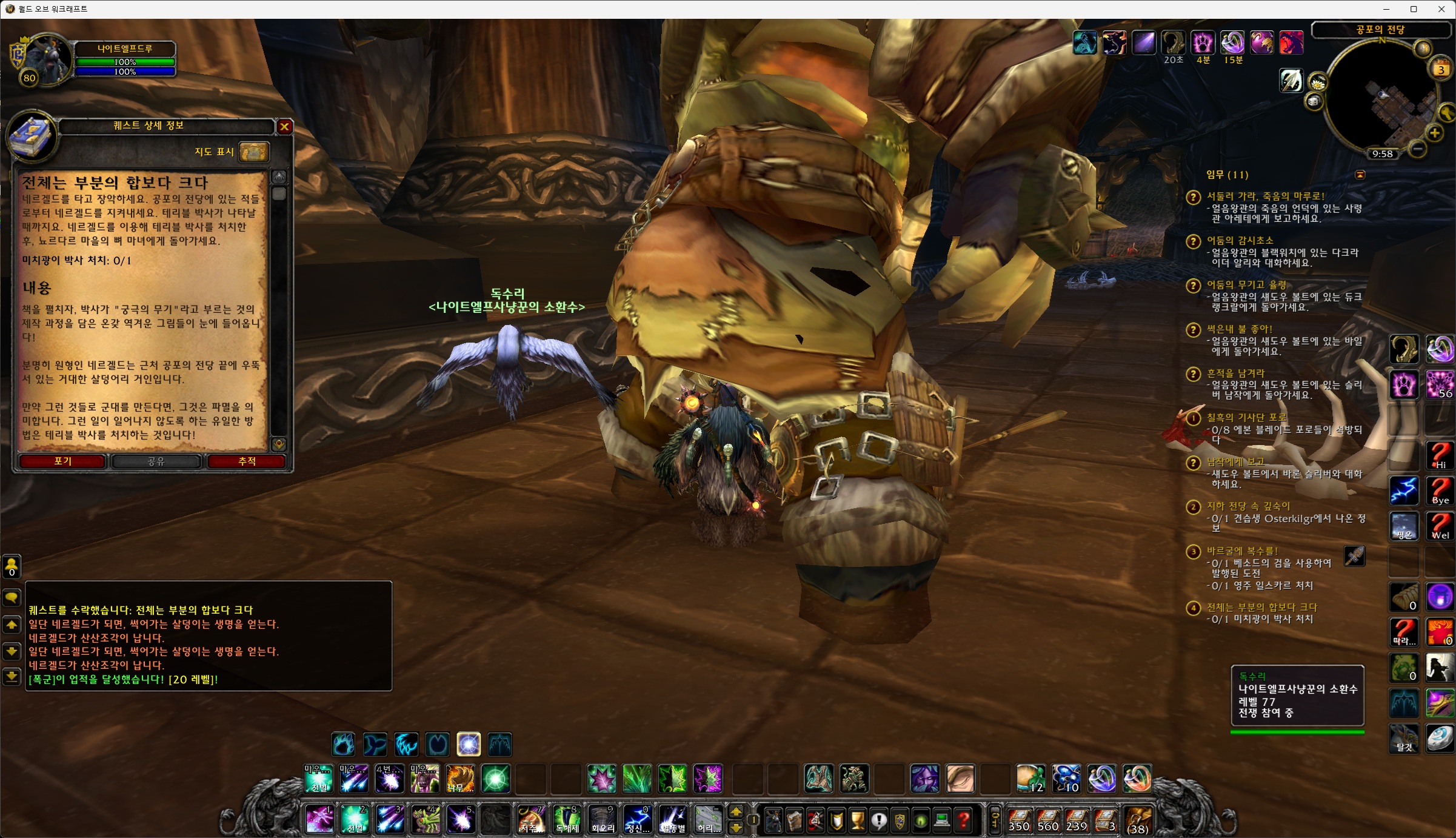Select the Moonkin form glowing orb icon
The height and width of the screenshot is (838, 1456).
coord(469,745)
